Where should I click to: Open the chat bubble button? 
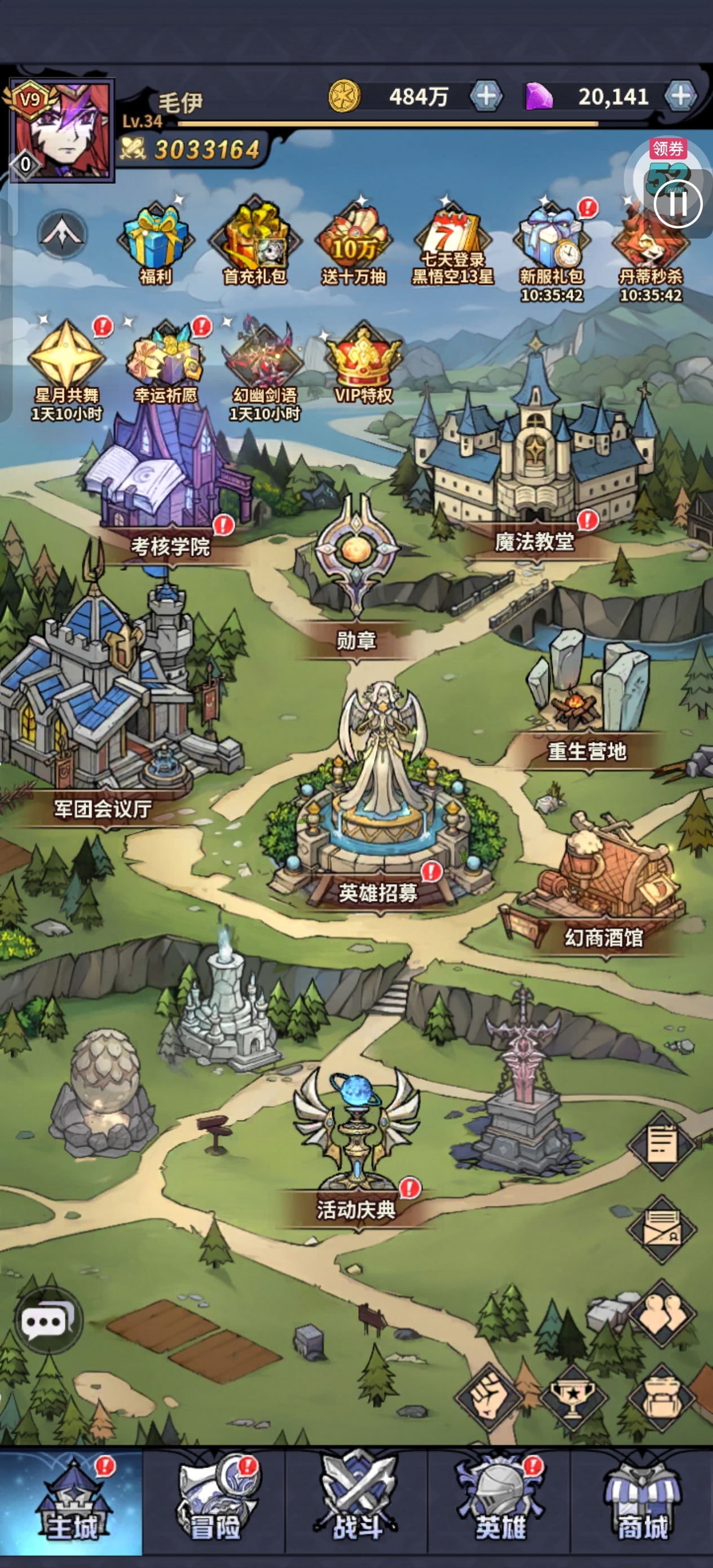(47, 1321)
